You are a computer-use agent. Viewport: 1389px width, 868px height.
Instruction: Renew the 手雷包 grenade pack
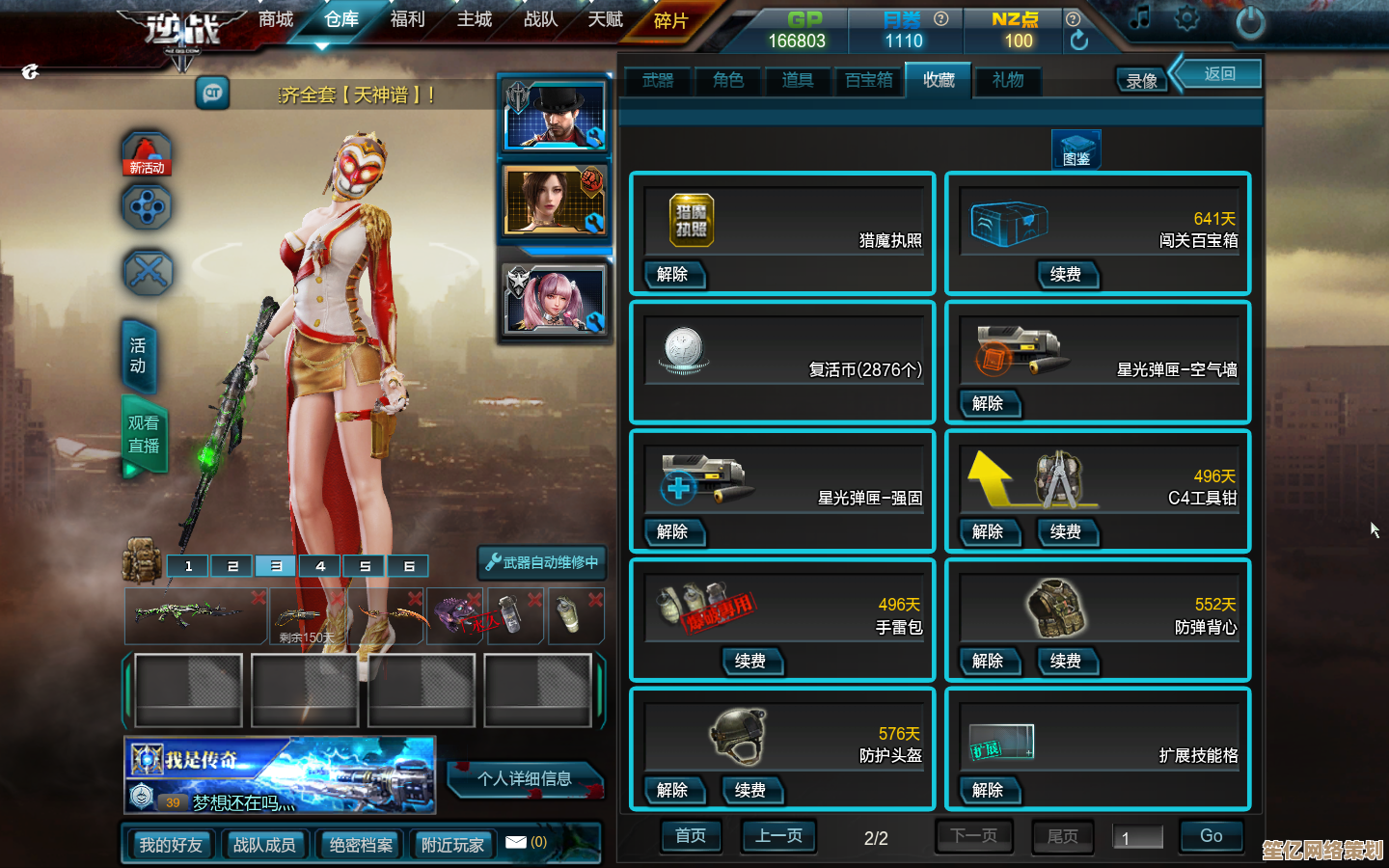point(750,662)
